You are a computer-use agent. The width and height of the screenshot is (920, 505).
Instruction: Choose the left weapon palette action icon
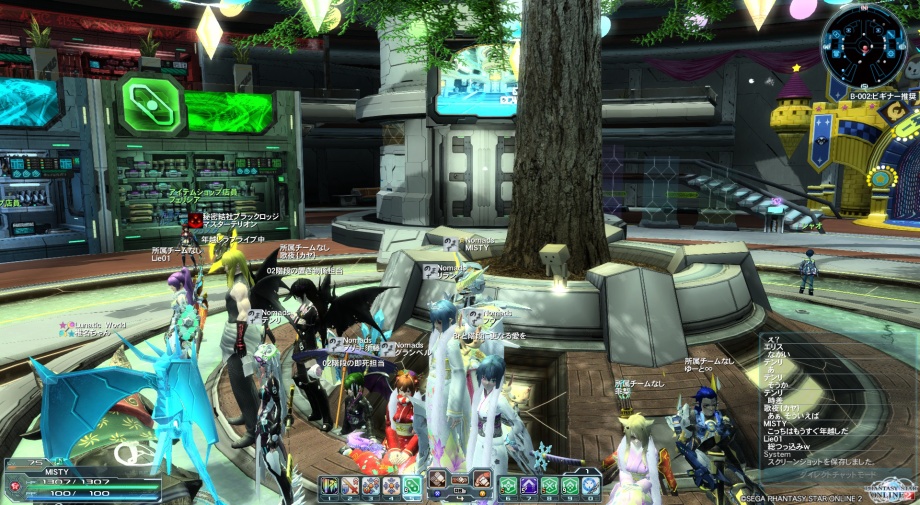[438, 479]
